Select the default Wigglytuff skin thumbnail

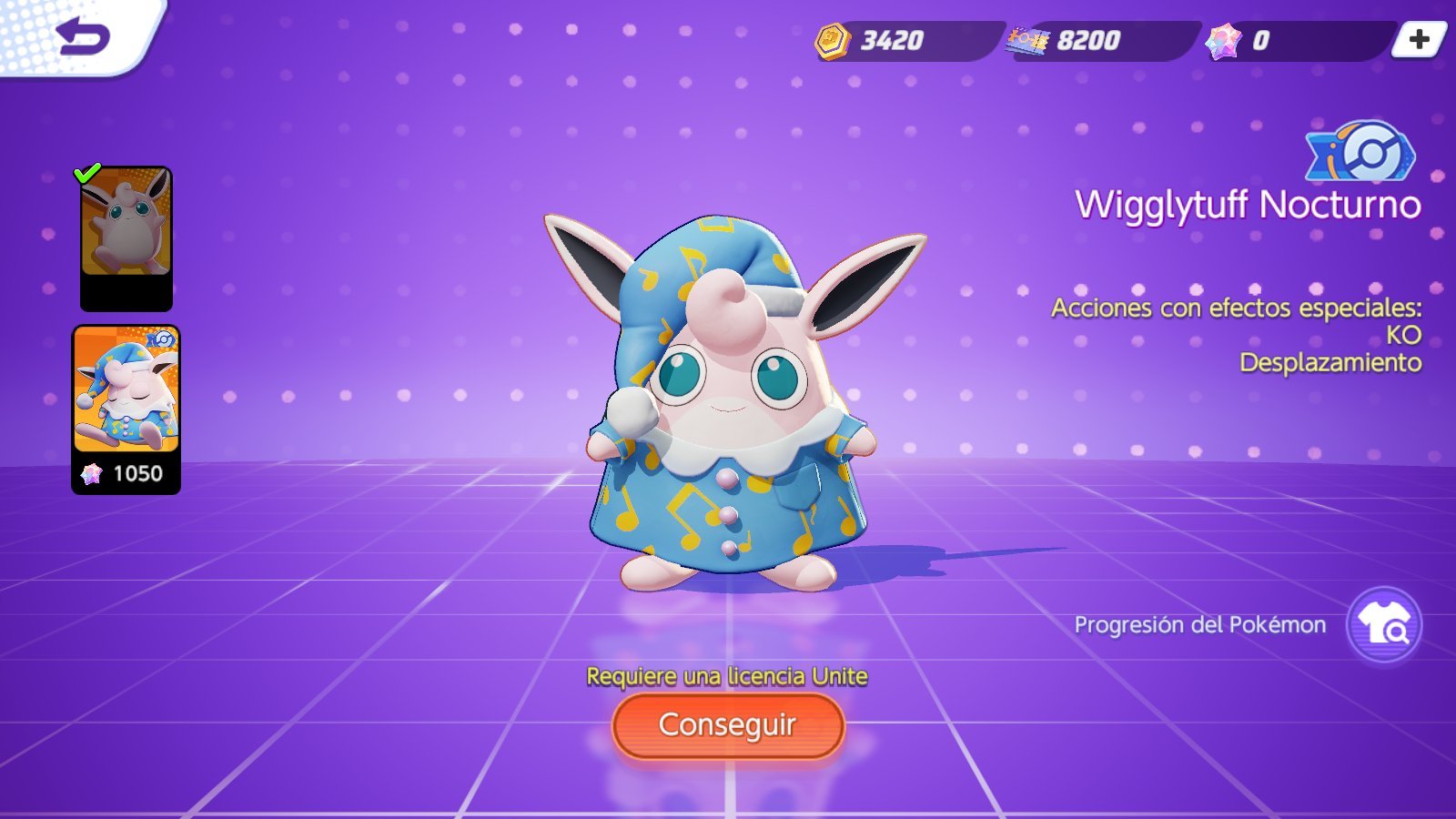126,238
